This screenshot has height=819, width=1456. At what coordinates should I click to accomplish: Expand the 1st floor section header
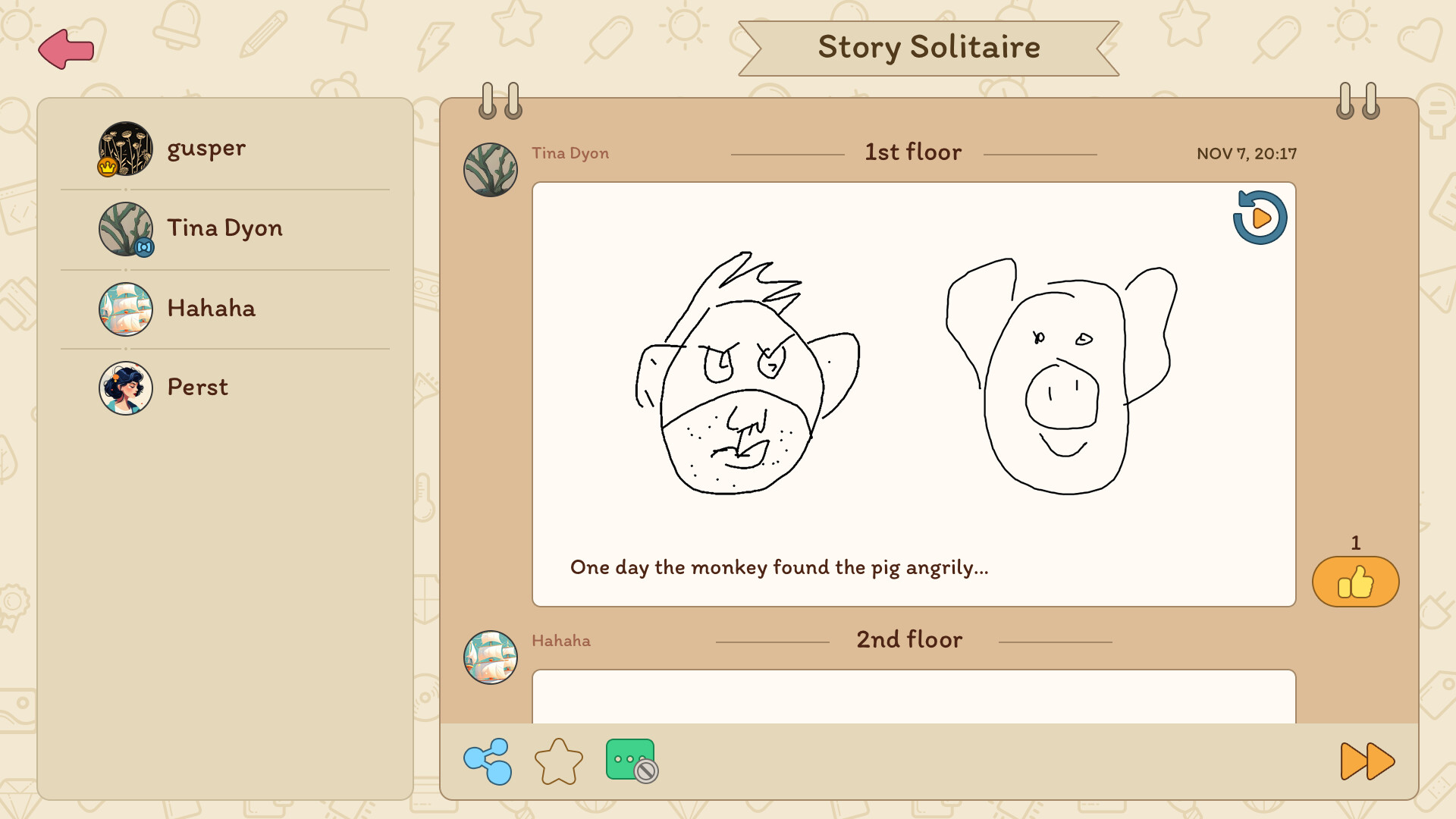point(912,152)
